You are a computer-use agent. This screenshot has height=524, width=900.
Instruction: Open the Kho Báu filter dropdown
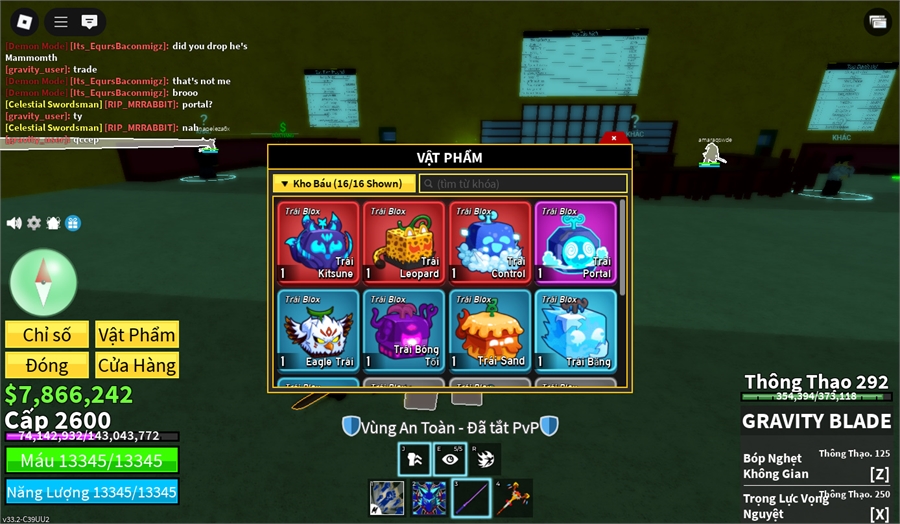coord(343,184)
